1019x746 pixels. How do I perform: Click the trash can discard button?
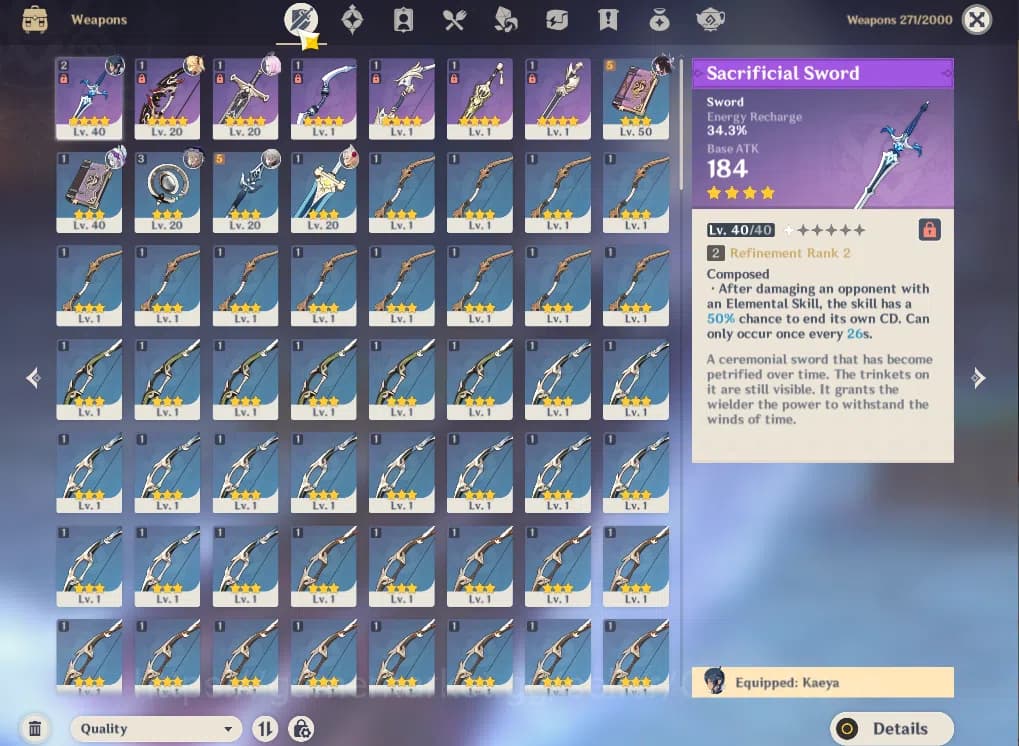tap(35, 729)
